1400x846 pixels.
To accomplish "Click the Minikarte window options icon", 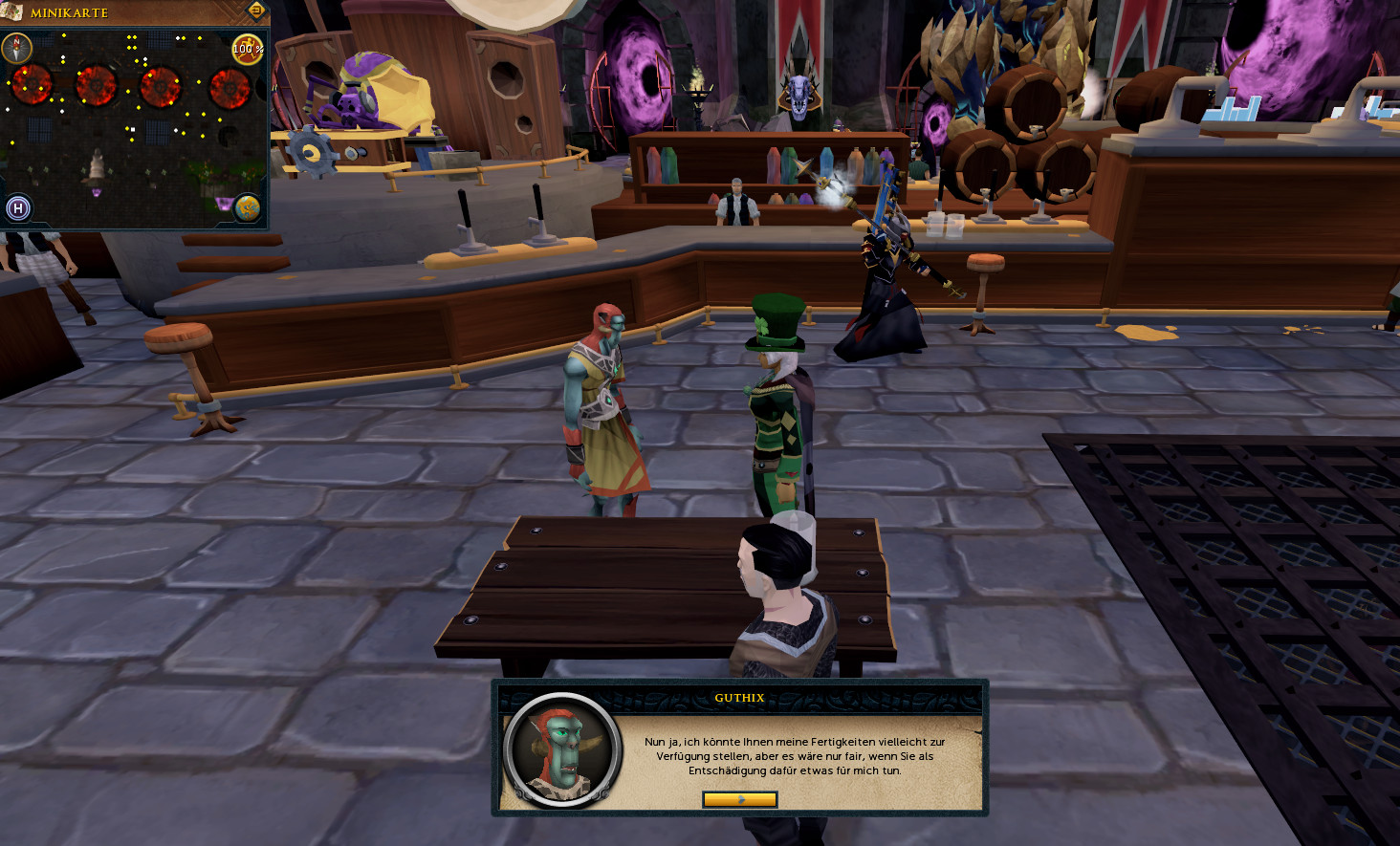I will click(256, 11).
